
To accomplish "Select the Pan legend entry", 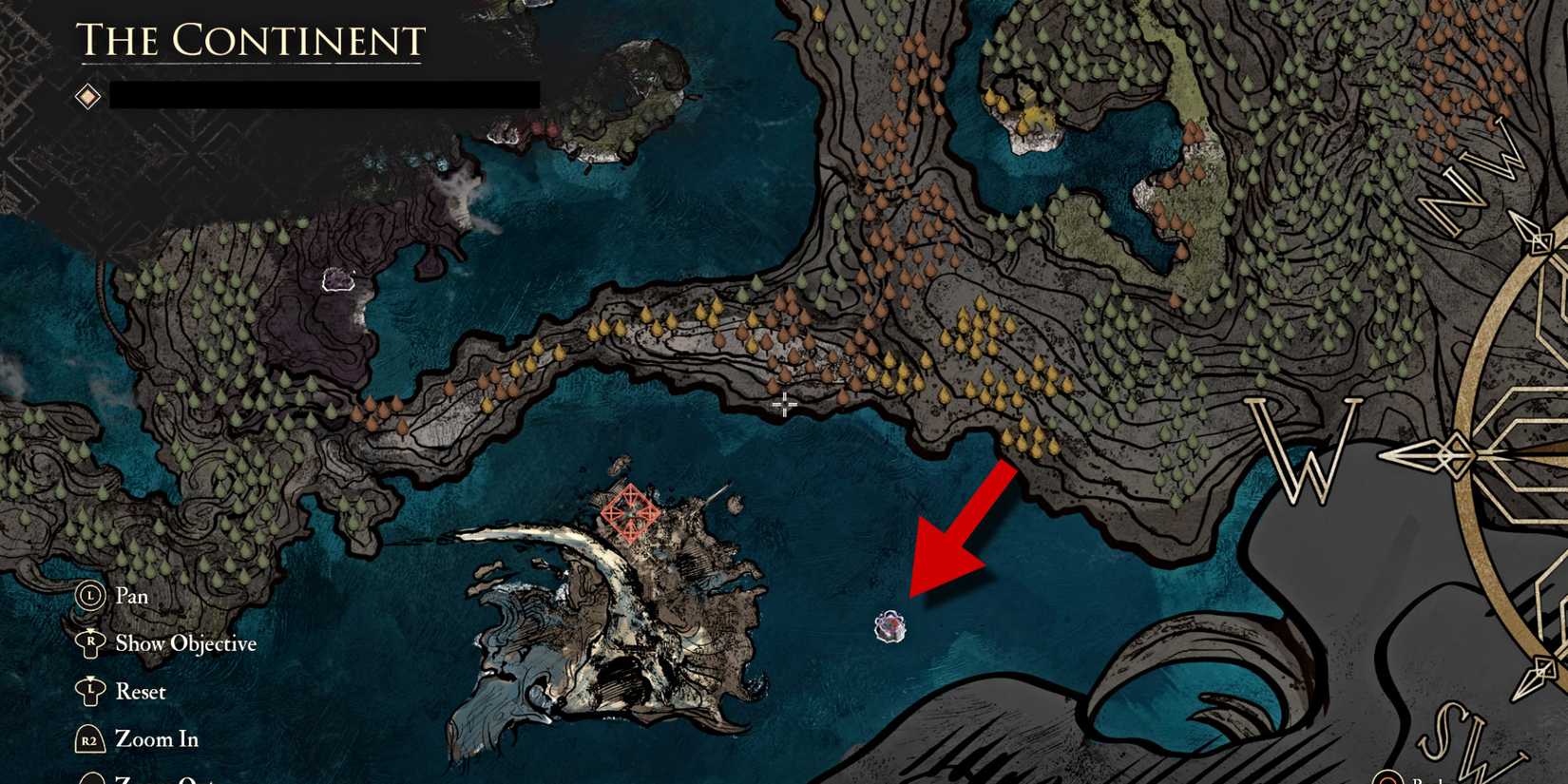I will tap(130, 596).
